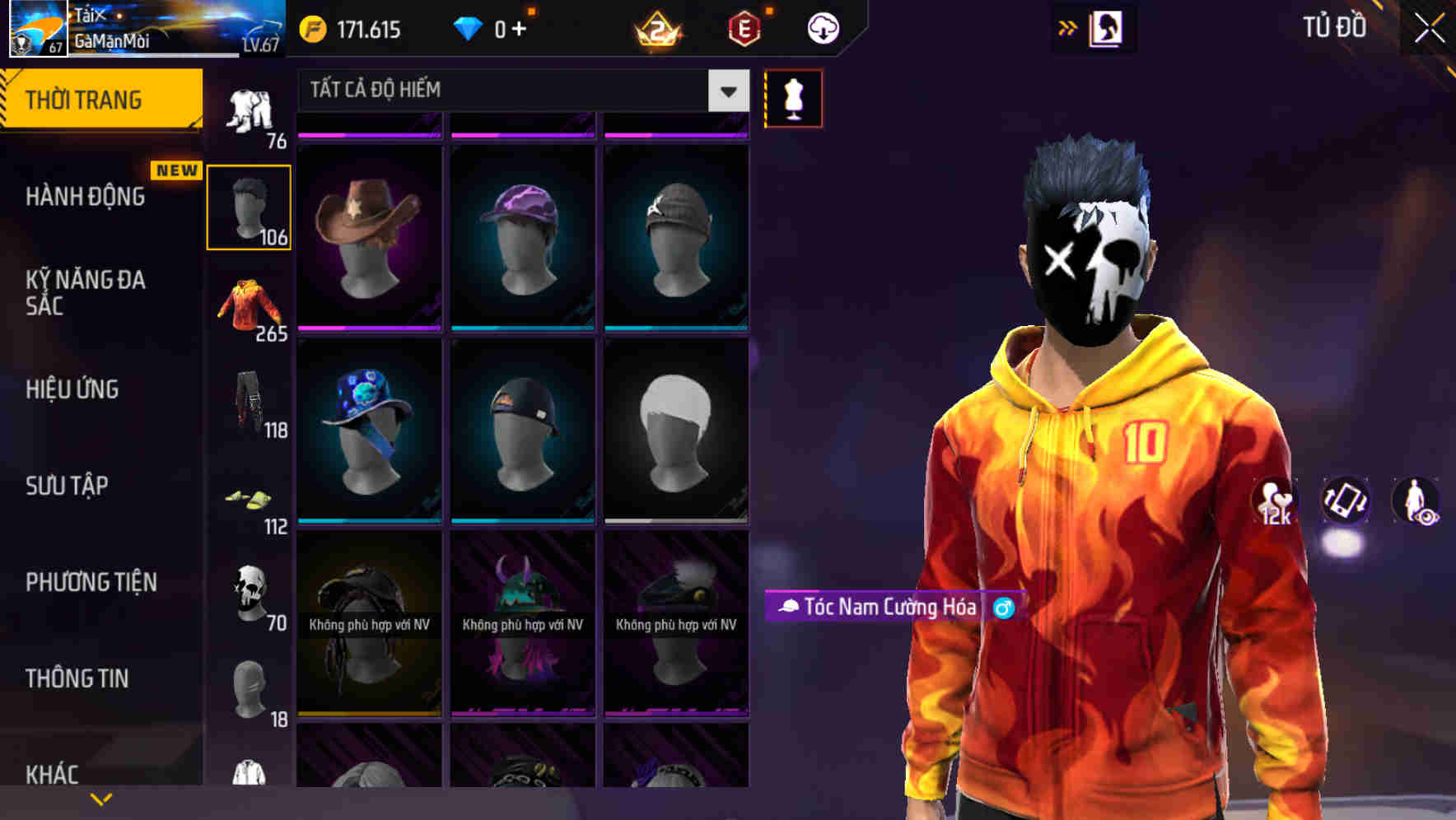The image size is (1456, 820).
Task: Toggle the device rotate icon near the character
Action: click(1342, 502)
